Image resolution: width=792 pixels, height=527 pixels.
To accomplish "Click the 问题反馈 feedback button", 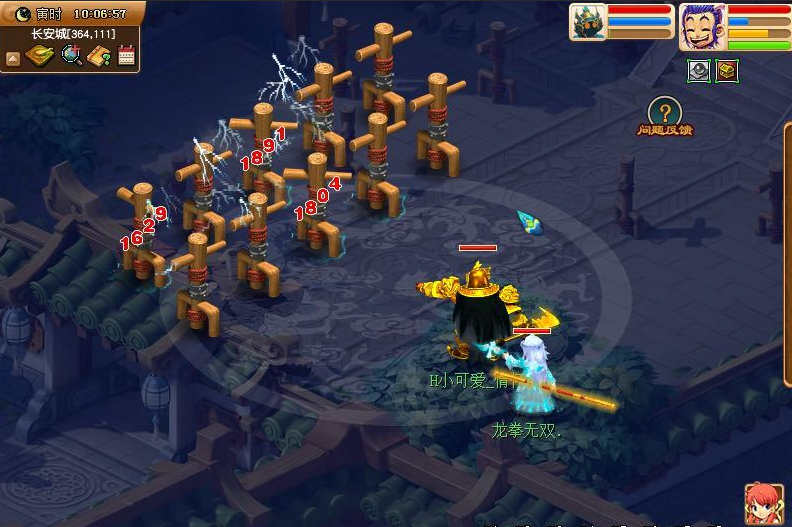I will pos(665,116).
